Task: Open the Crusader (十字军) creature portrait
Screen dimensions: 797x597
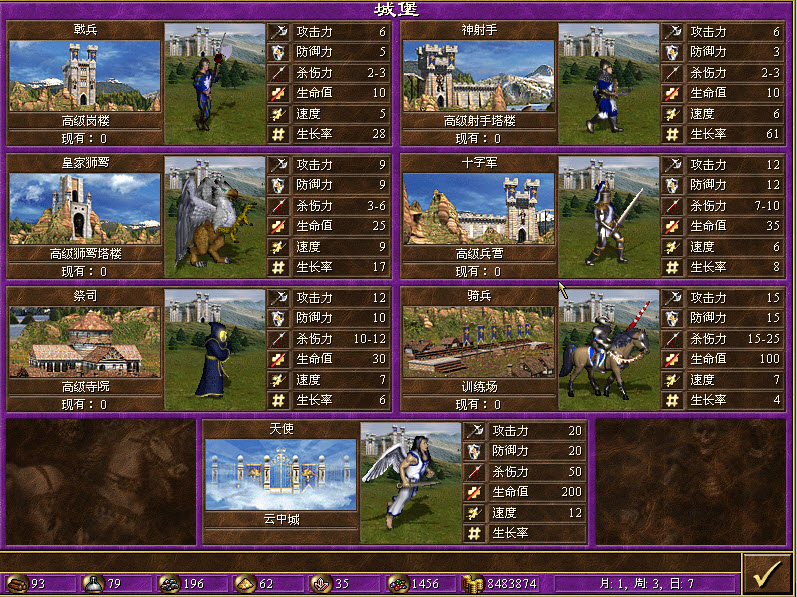Action: click(x=608, y=215)
